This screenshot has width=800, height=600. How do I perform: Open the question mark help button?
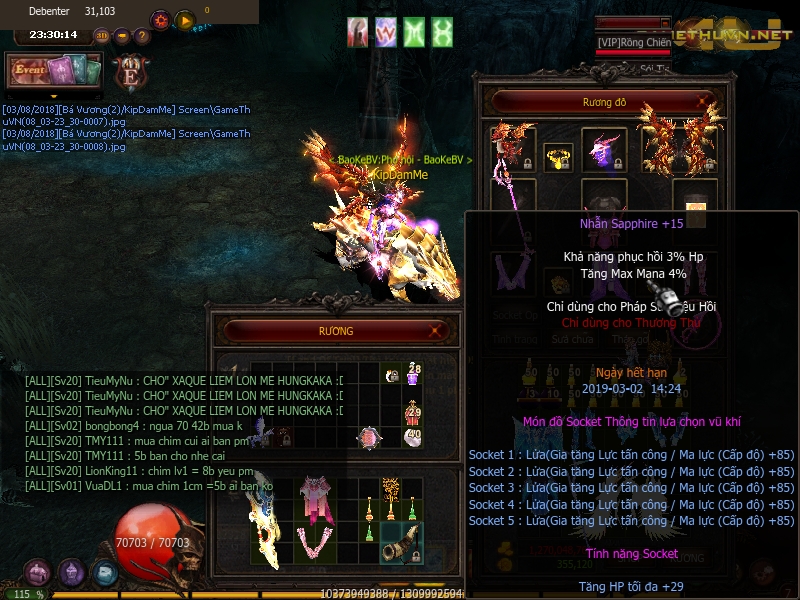click(142, 36)
